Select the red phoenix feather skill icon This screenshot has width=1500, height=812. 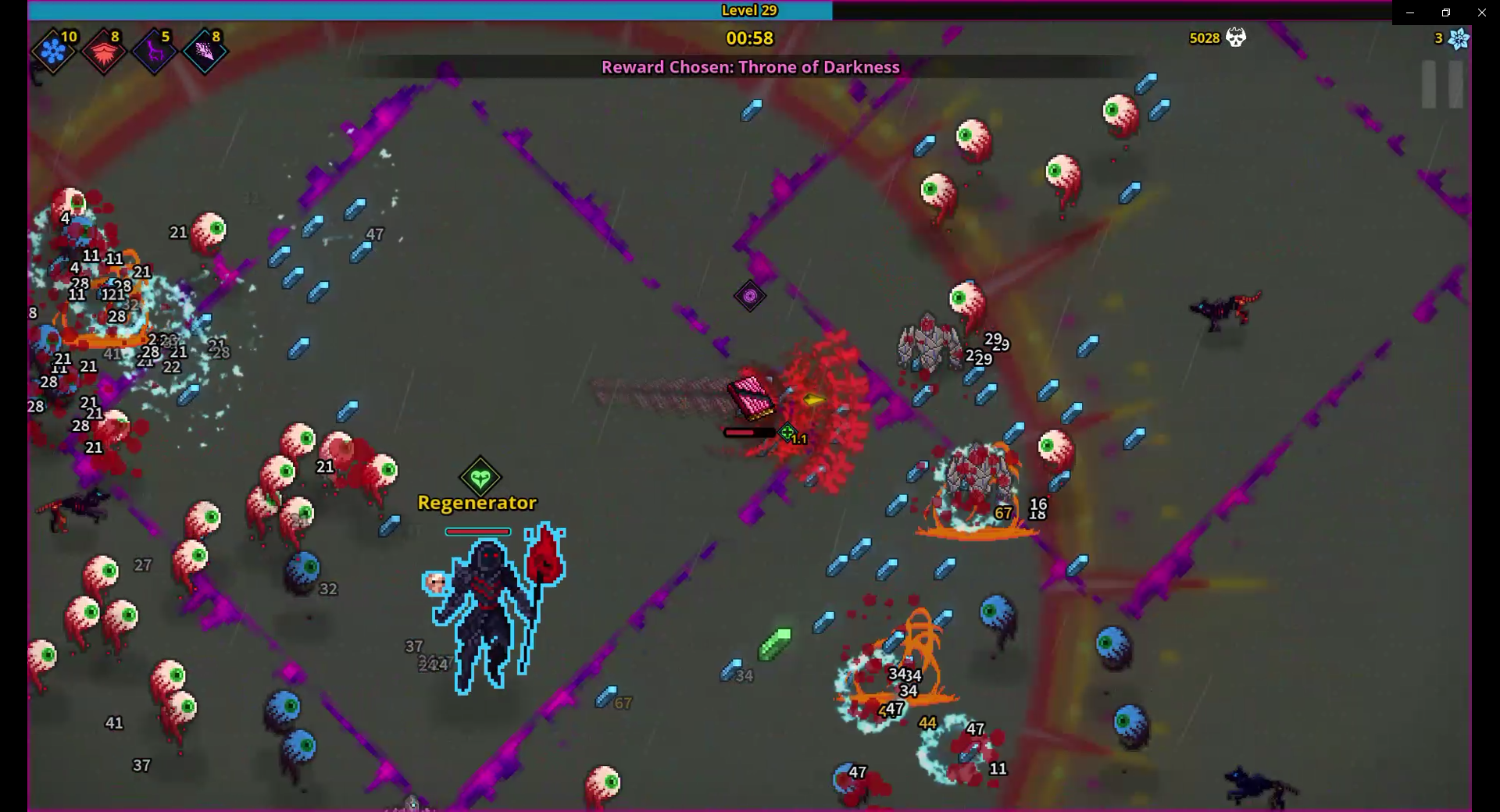click(104, 51)
